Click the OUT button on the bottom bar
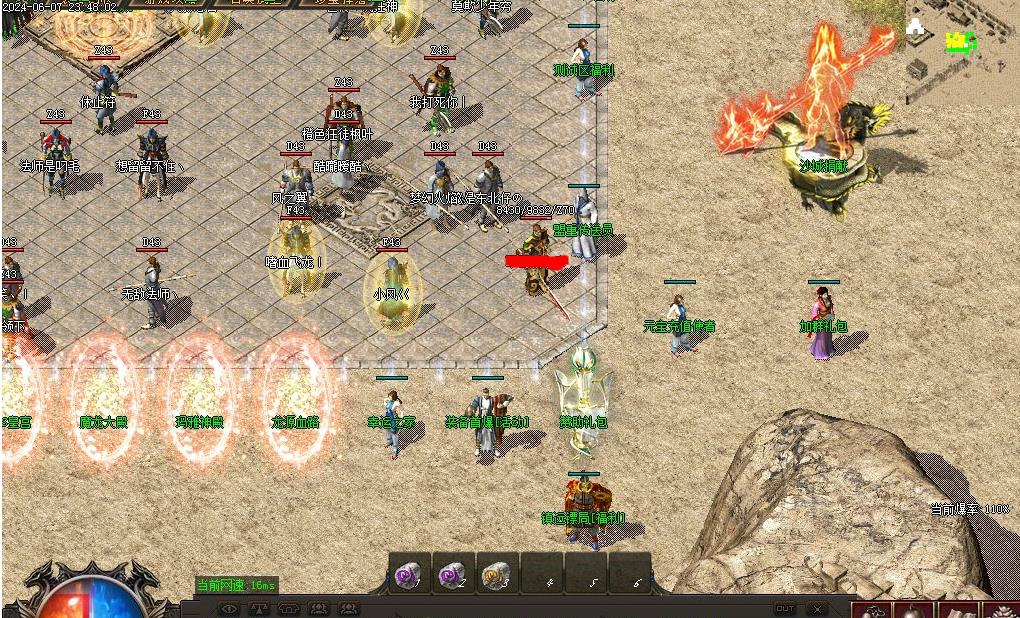 pyautogui.click(x=785, y=608)
